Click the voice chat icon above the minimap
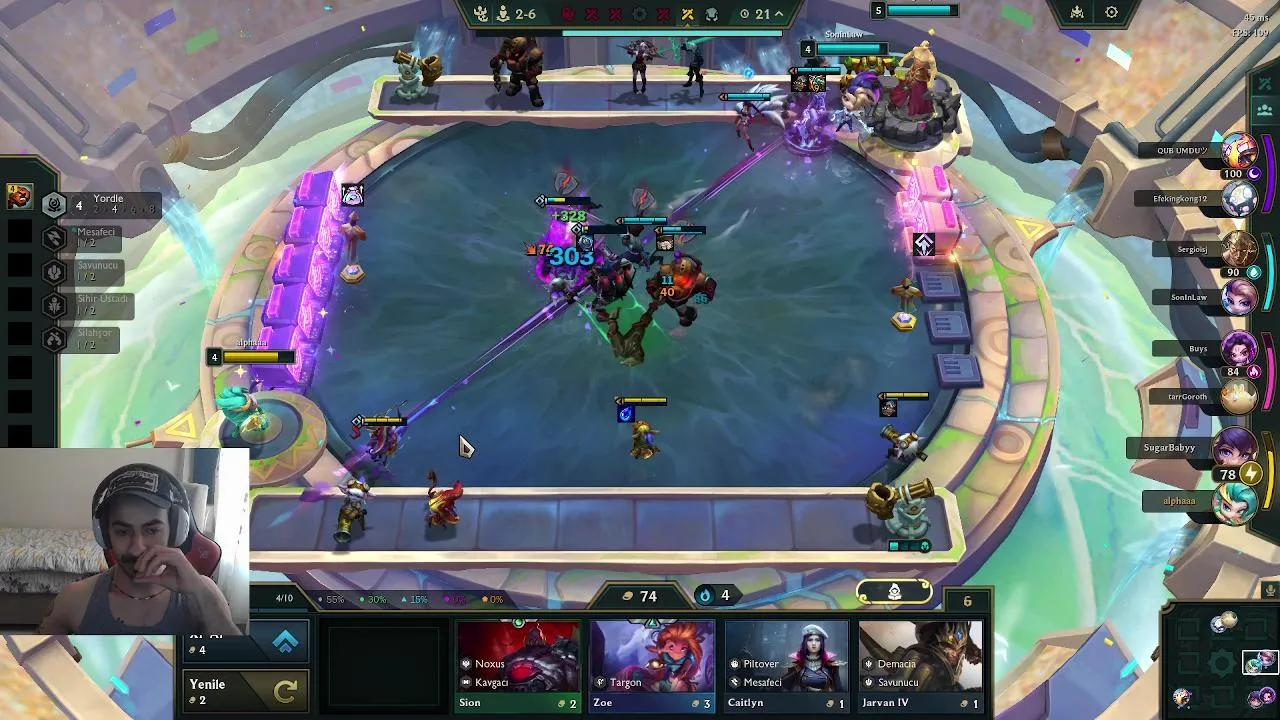 coord(1270,590)
